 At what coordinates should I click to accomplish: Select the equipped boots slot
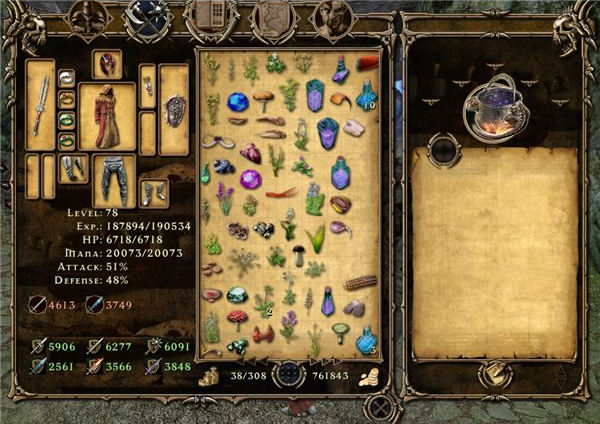tap(153, 192)
